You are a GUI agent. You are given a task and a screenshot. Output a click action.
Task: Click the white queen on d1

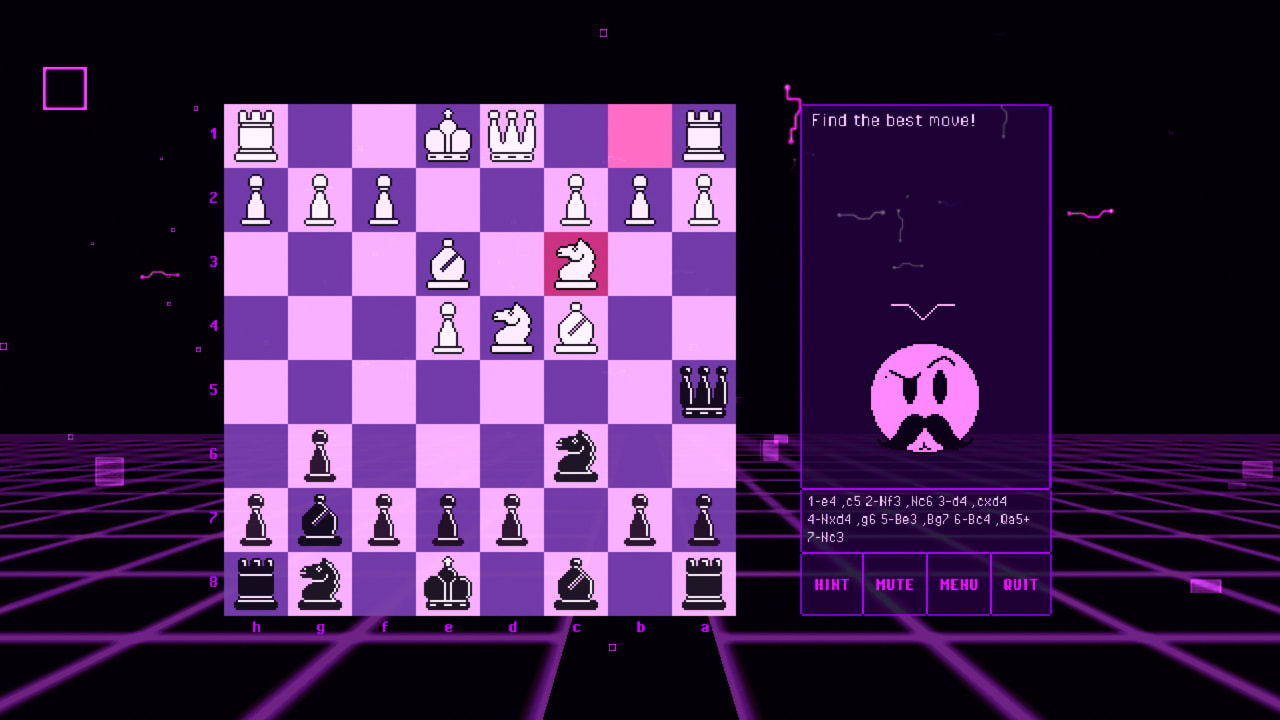512,135
